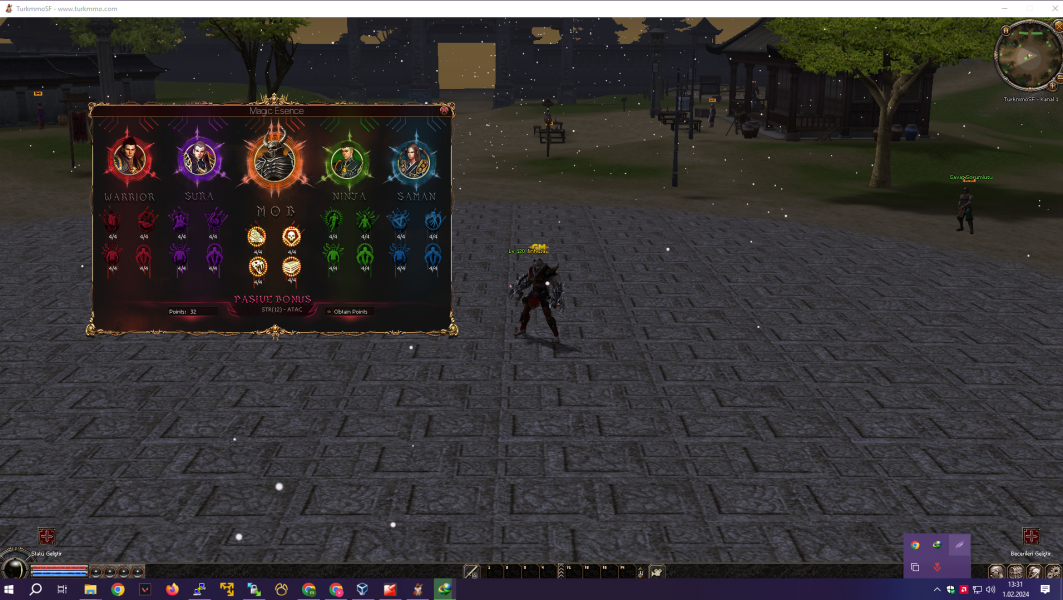The image size is (1063, 600).
Task: Choose the Mob horned helmet portrait
Action: 272,161
